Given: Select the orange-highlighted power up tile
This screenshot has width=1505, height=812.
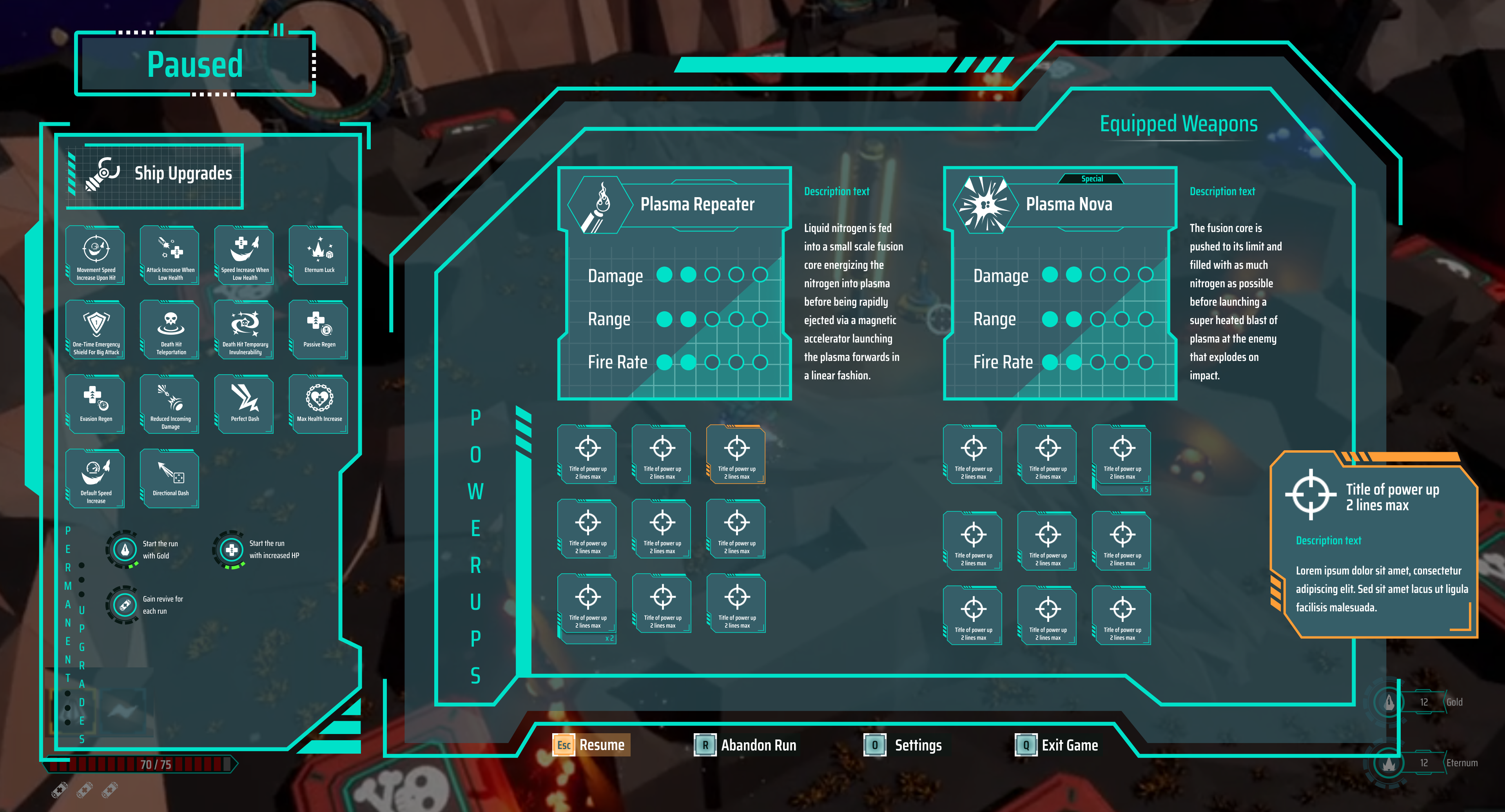Looking at the screenshot, I should click(x=737, y=455).
